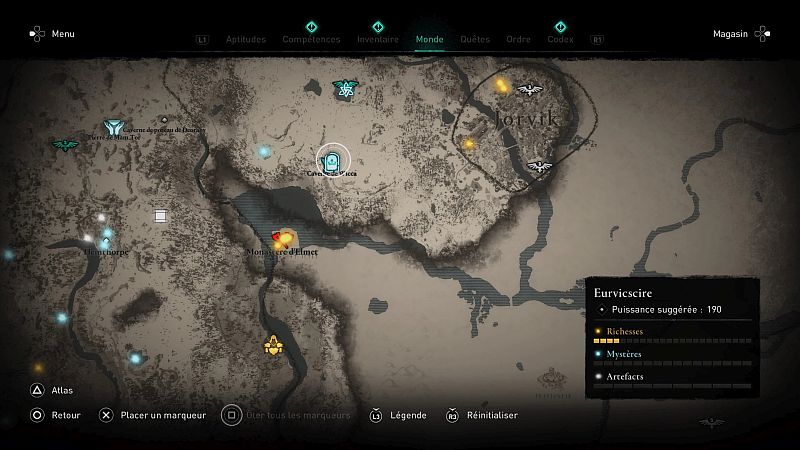800x450 pixels.
Task: Go to the Quêtes tab
Action: point(475,40)
